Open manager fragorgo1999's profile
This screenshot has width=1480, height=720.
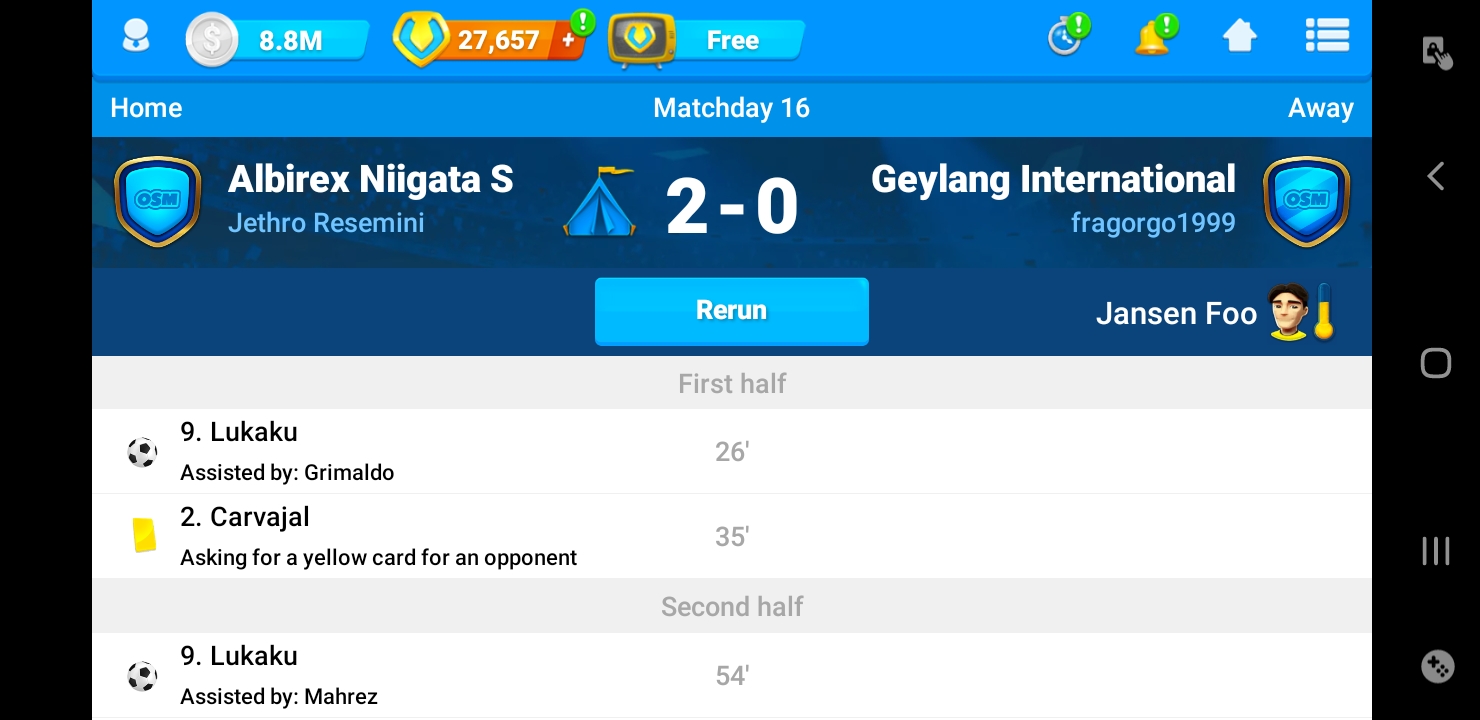point(1153,222)
